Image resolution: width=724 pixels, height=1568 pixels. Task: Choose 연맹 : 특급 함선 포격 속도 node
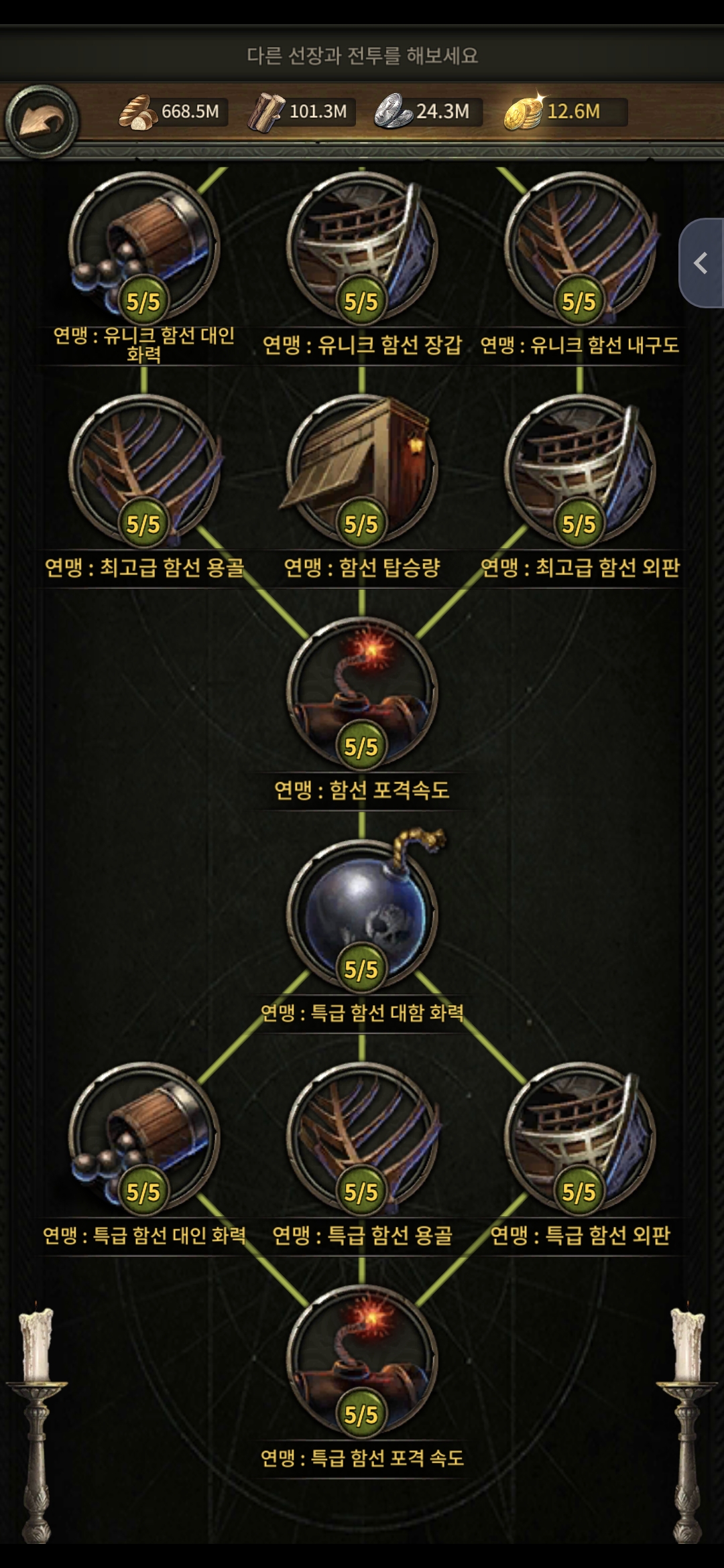(x=362, y=1359)
